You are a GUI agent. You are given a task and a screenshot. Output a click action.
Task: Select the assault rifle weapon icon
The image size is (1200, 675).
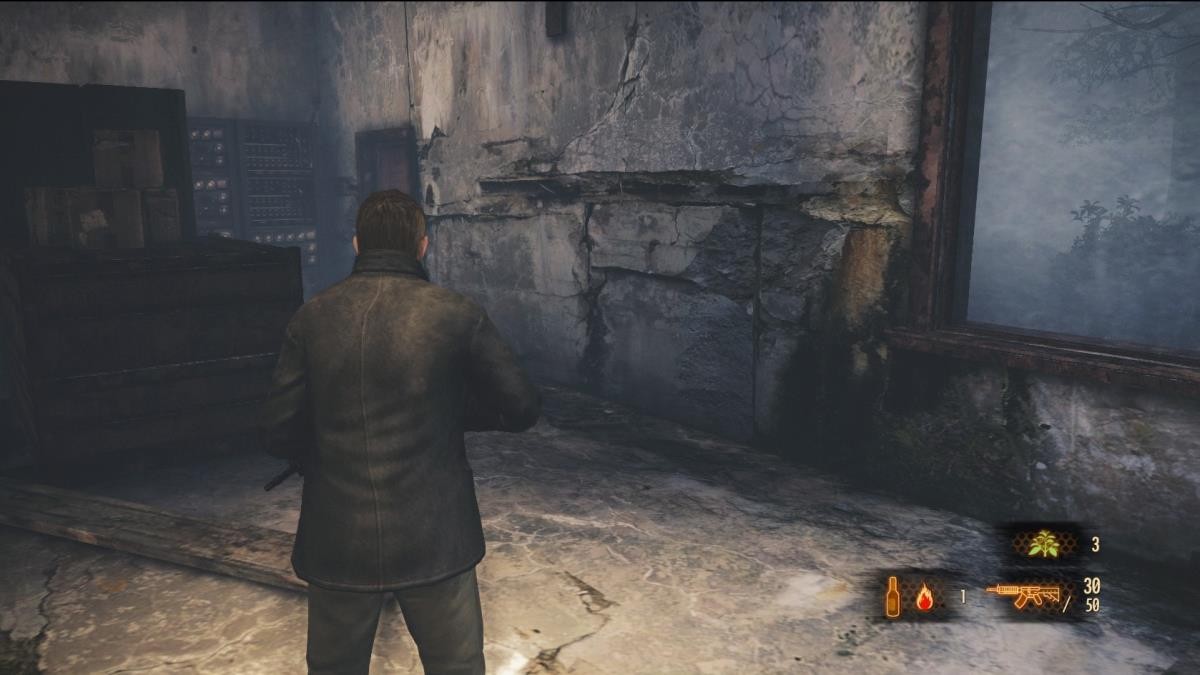(1023, 596)
